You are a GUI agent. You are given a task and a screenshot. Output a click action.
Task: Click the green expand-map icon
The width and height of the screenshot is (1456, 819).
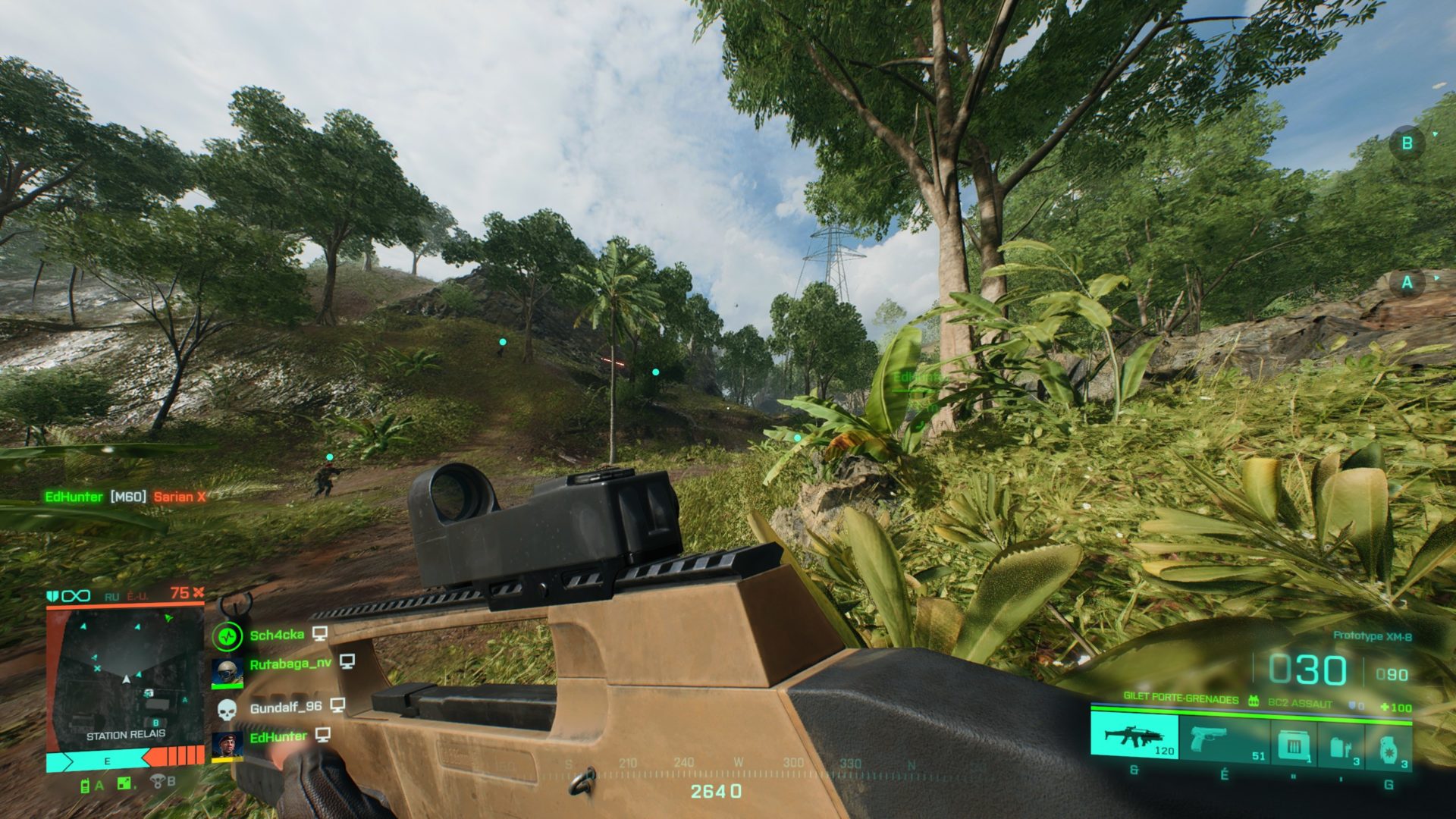click(x=124, y=783)
